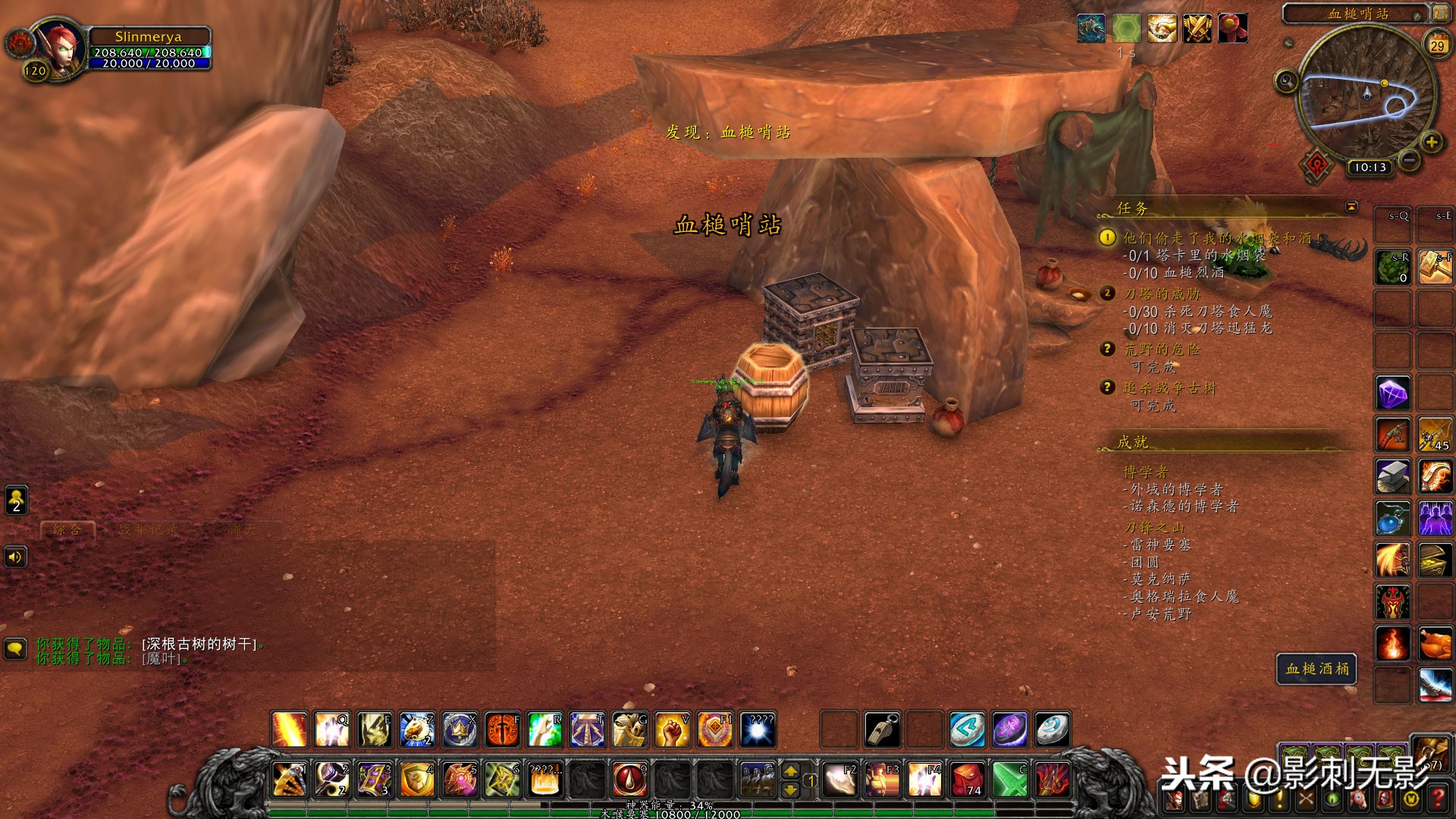Open the calendar showing day 29
The image size is (1456, 819).
click(x=1437, y=45)
